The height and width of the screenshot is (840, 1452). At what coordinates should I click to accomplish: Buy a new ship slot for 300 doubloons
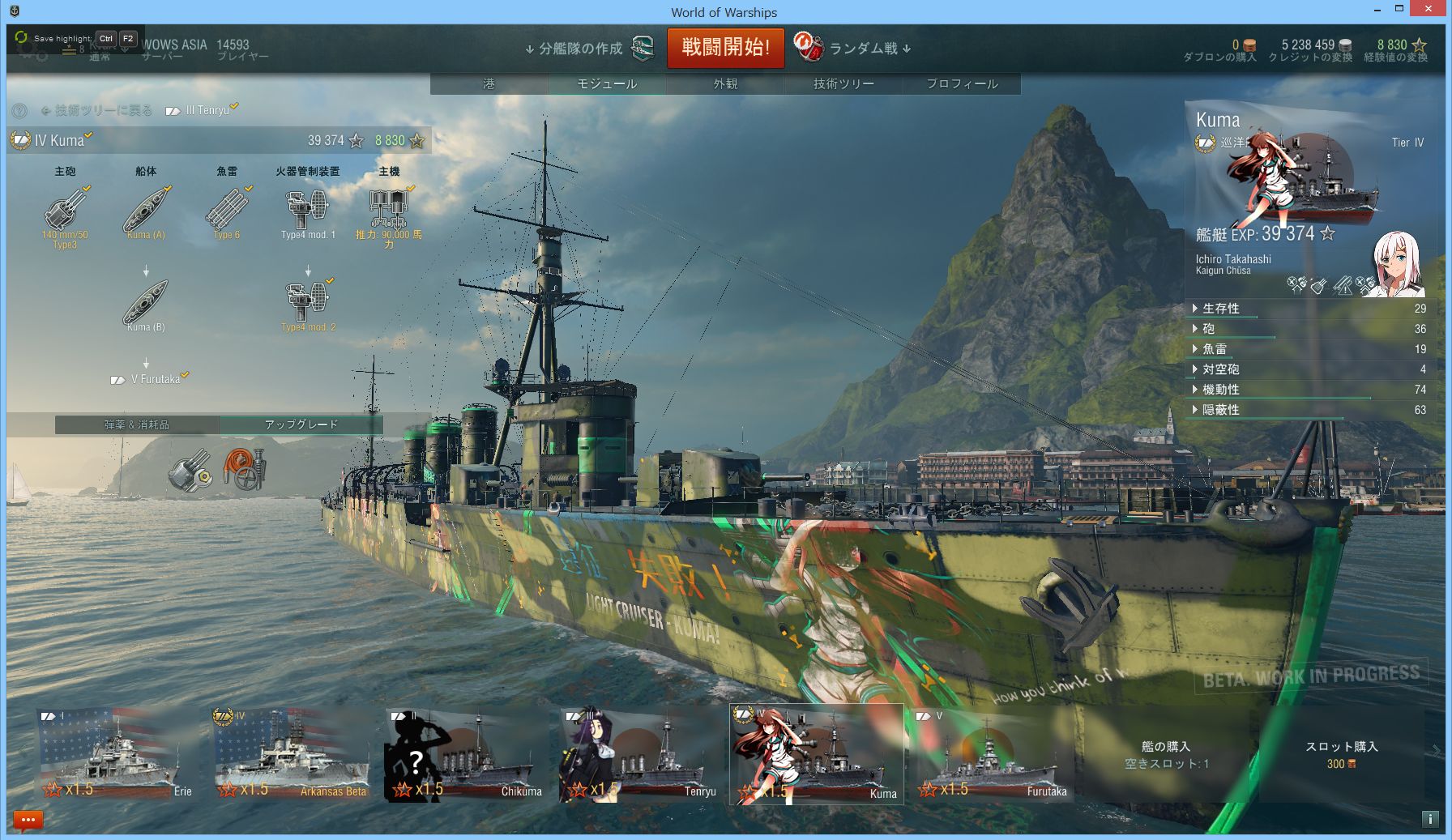click(1341, 755)
